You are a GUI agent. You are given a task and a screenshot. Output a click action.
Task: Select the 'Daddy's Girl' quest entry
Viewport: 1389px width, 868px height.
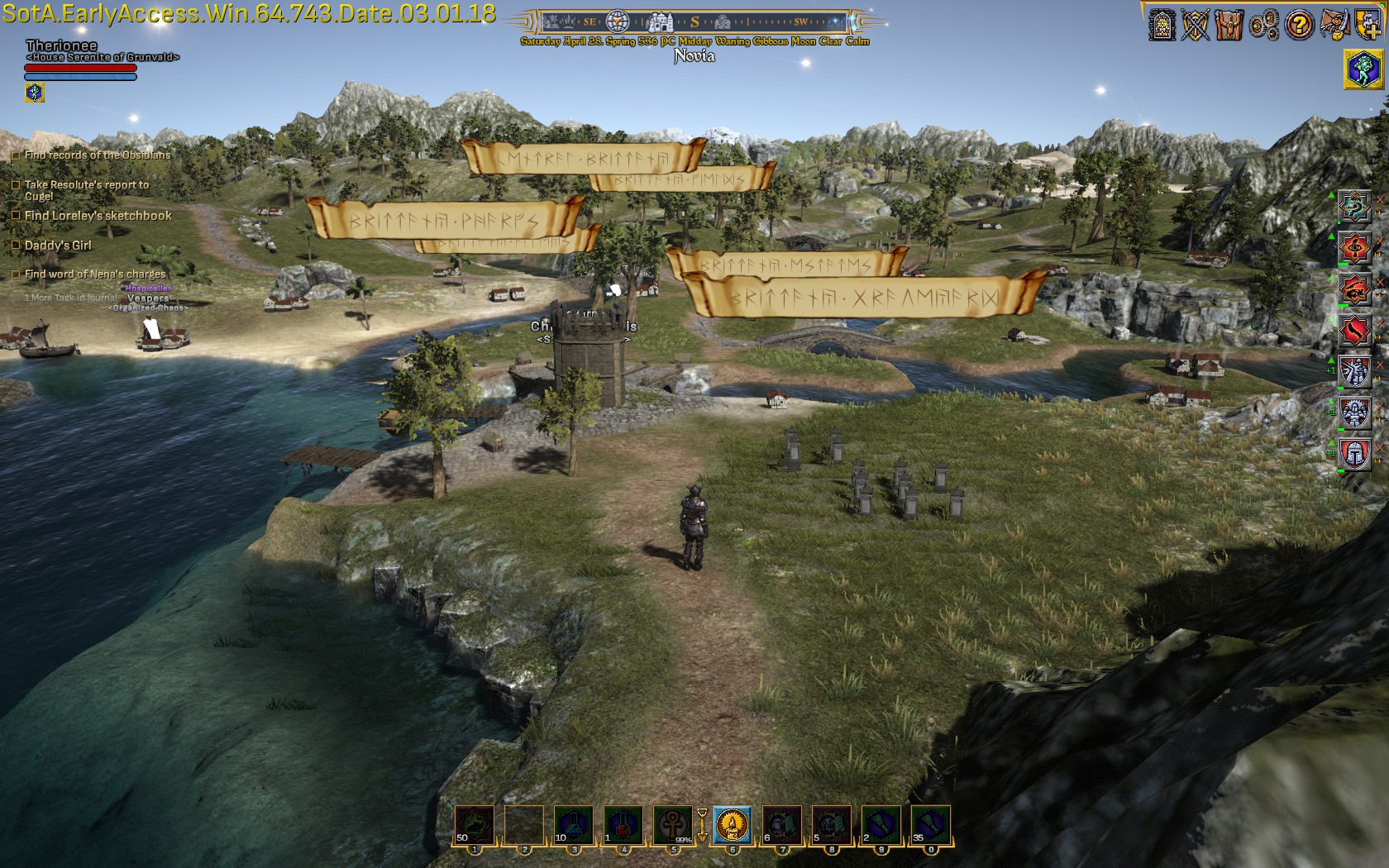click(x=58, y=246)
